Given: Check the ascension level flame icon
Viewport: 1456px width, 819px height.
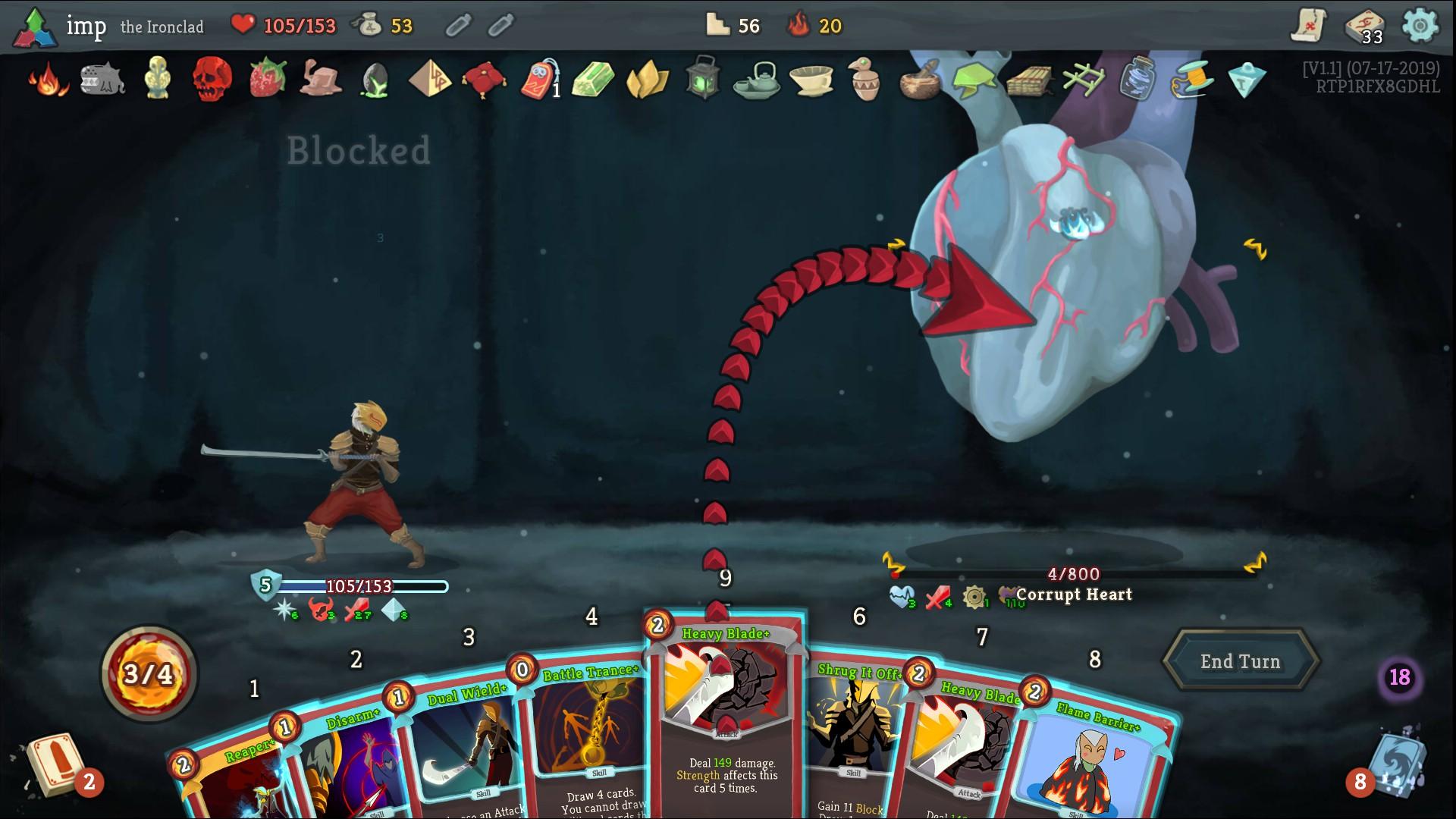Looking at the screenshot, I should (799, 26).
